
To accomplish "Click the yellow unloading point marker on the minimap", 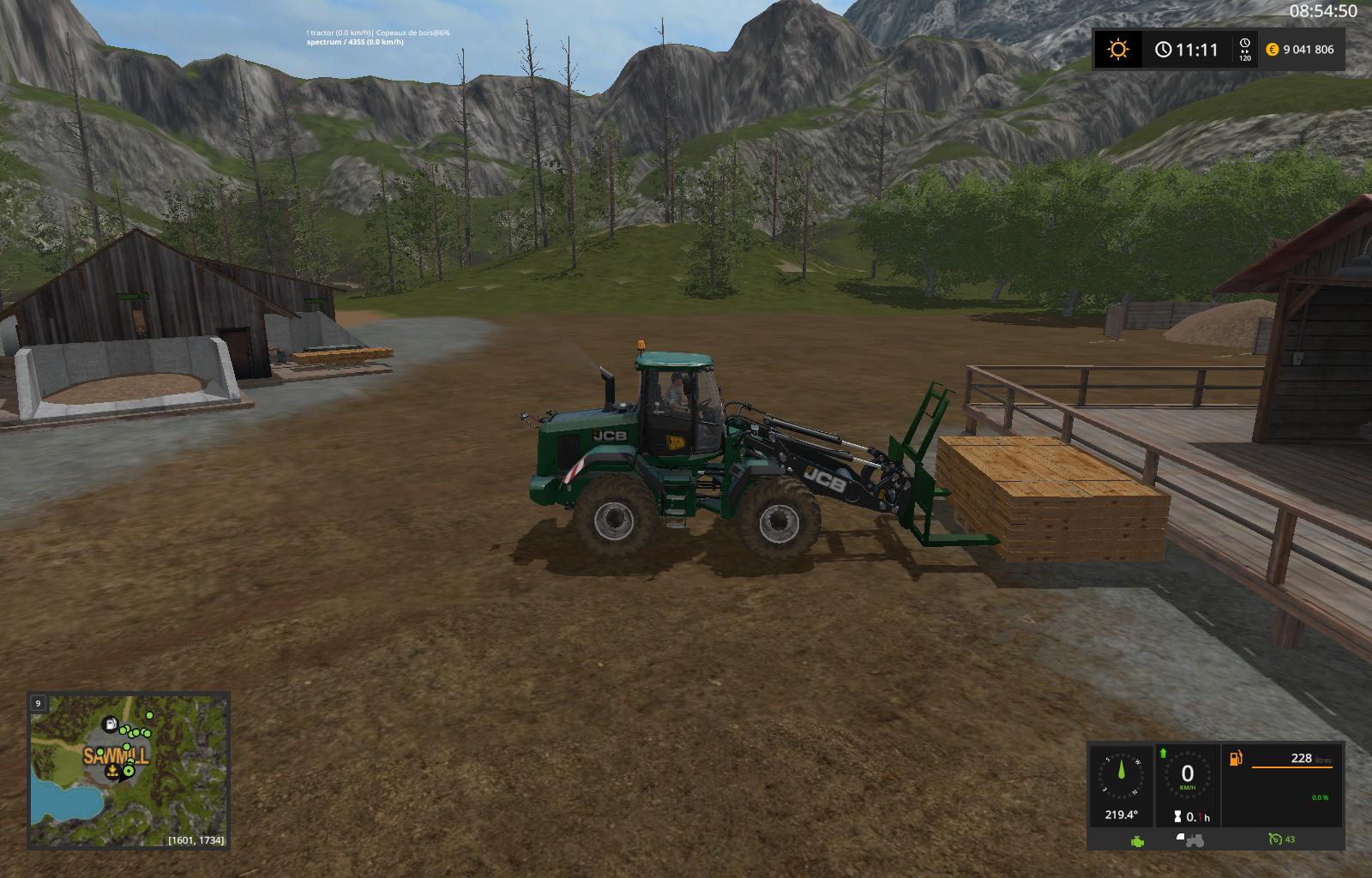I will 112,772.
